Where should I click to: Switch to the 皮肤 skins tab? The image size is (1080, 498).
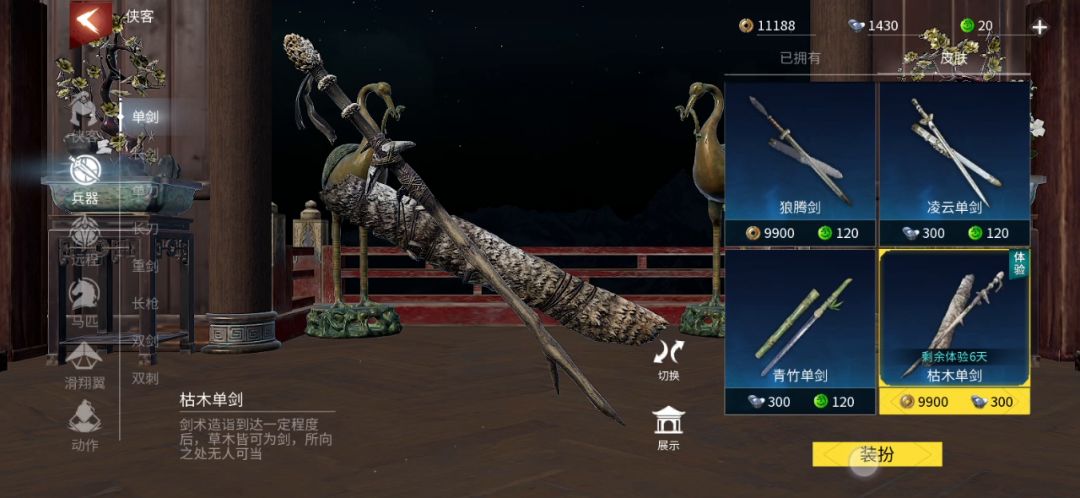(954, 58)
